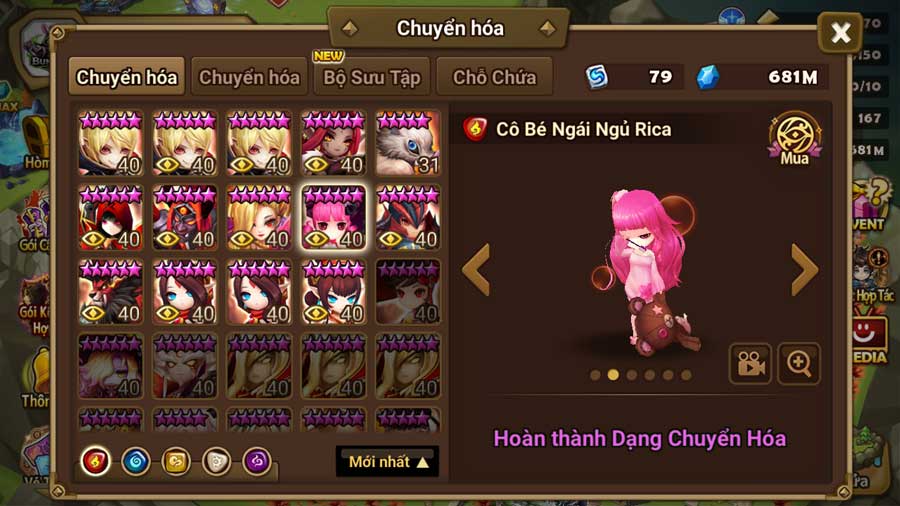Filter by the blue water element
Image resolution: width=900 pixels, height=506 pixels.
coord(136,461)
